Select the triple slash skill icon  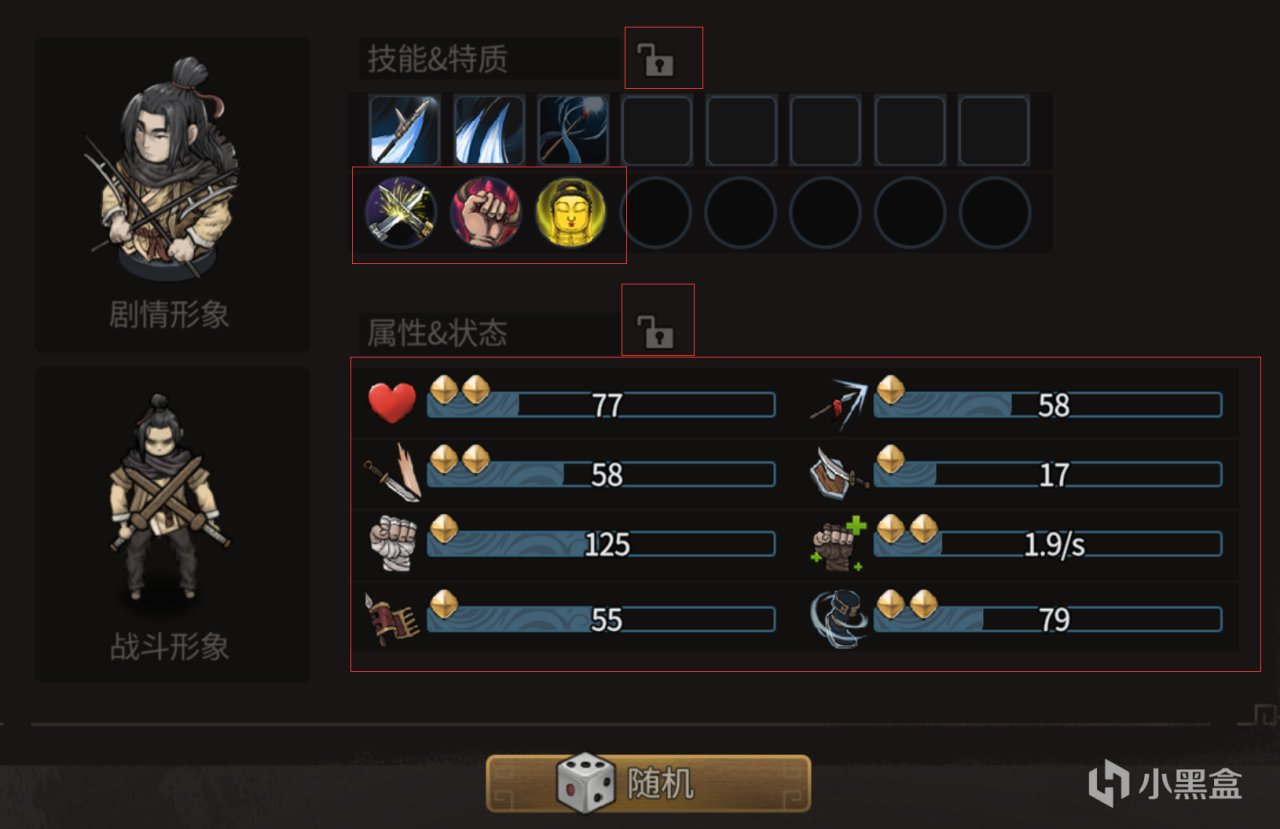[x=488, y=131]
